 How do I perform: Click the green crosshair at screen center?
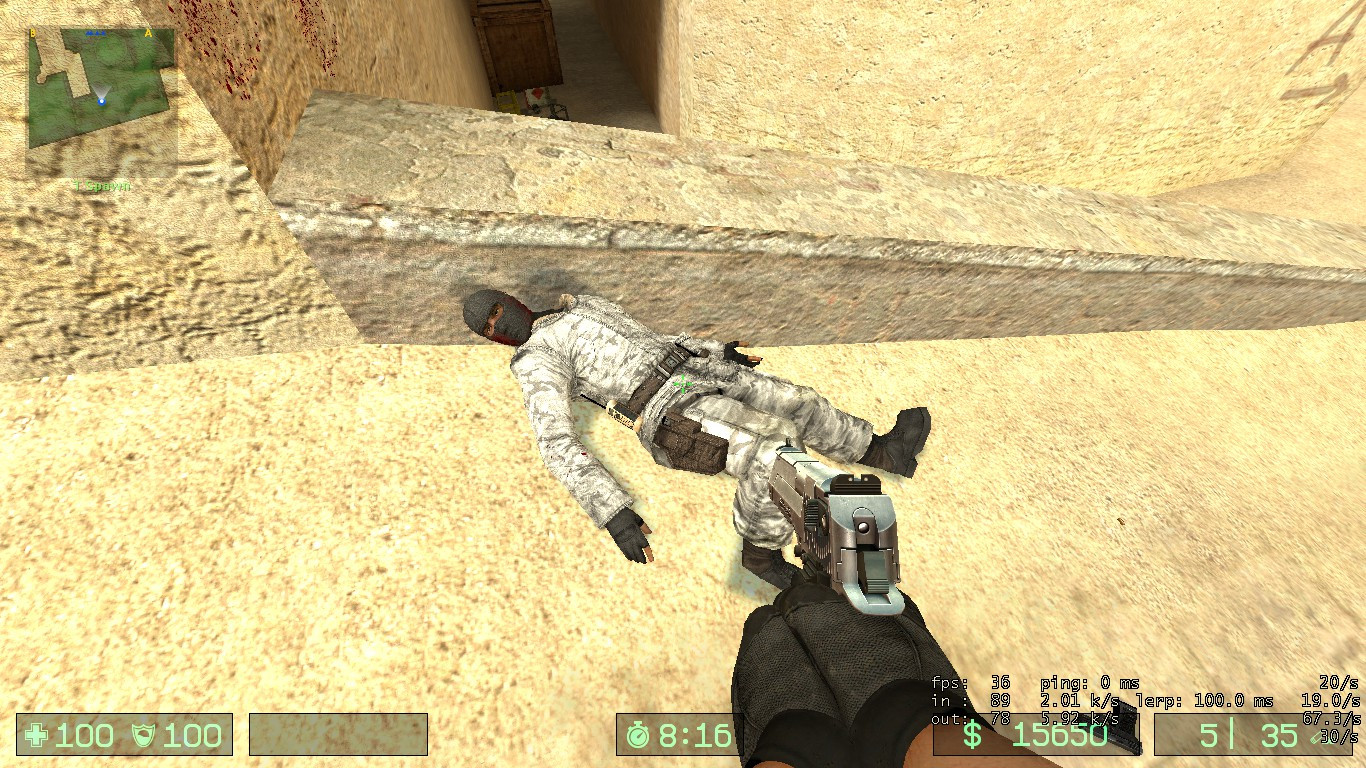pos(683,384)
